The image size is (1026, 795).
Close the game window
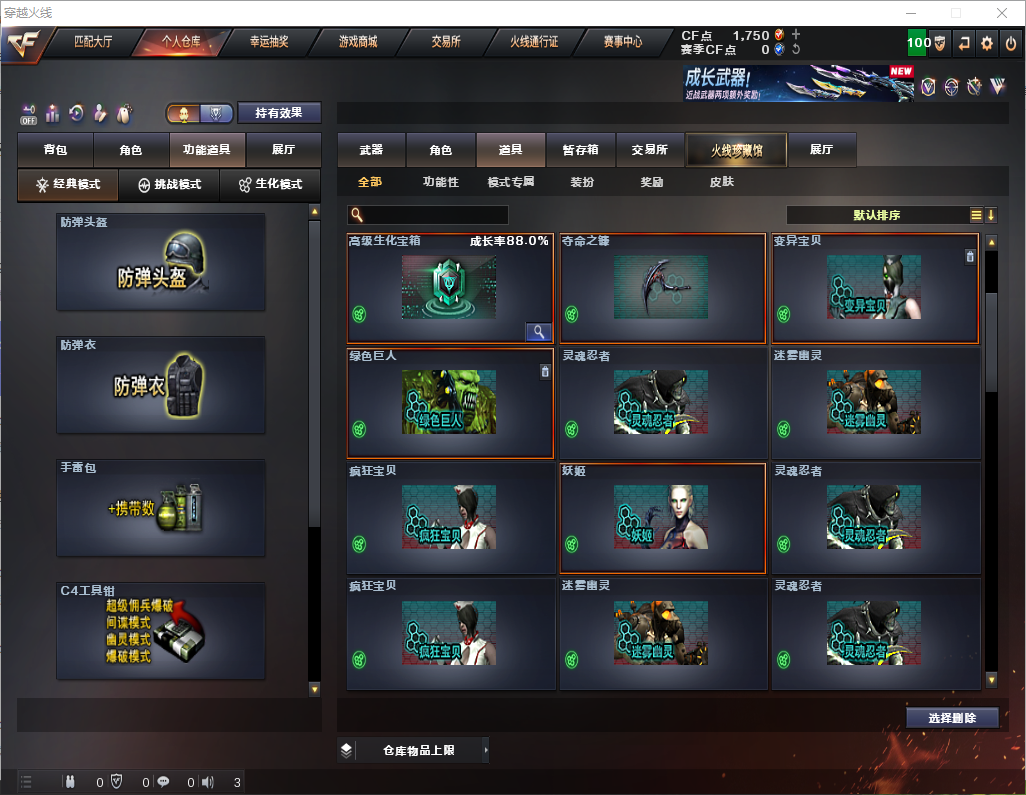coord(1002,13)
